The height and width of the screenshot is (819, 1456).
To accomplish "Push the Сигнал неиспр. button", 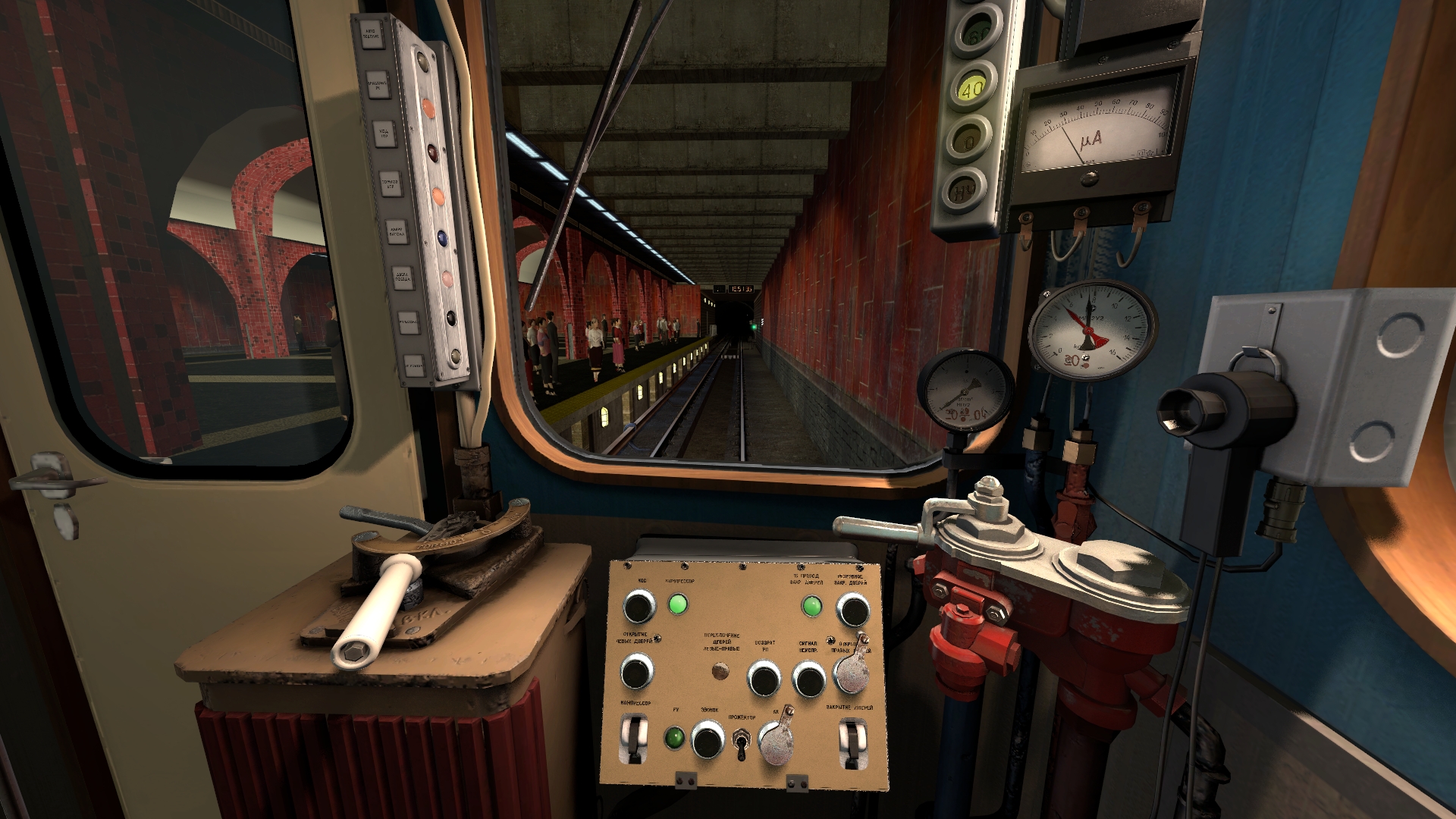I will tap(808, 679).
